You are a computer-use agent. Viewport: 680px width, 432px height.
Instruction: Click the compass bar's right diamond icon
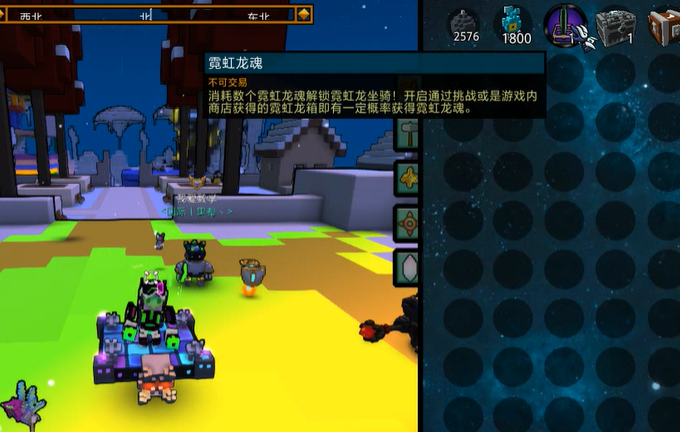pyautogui.click(x=304, y=15)
